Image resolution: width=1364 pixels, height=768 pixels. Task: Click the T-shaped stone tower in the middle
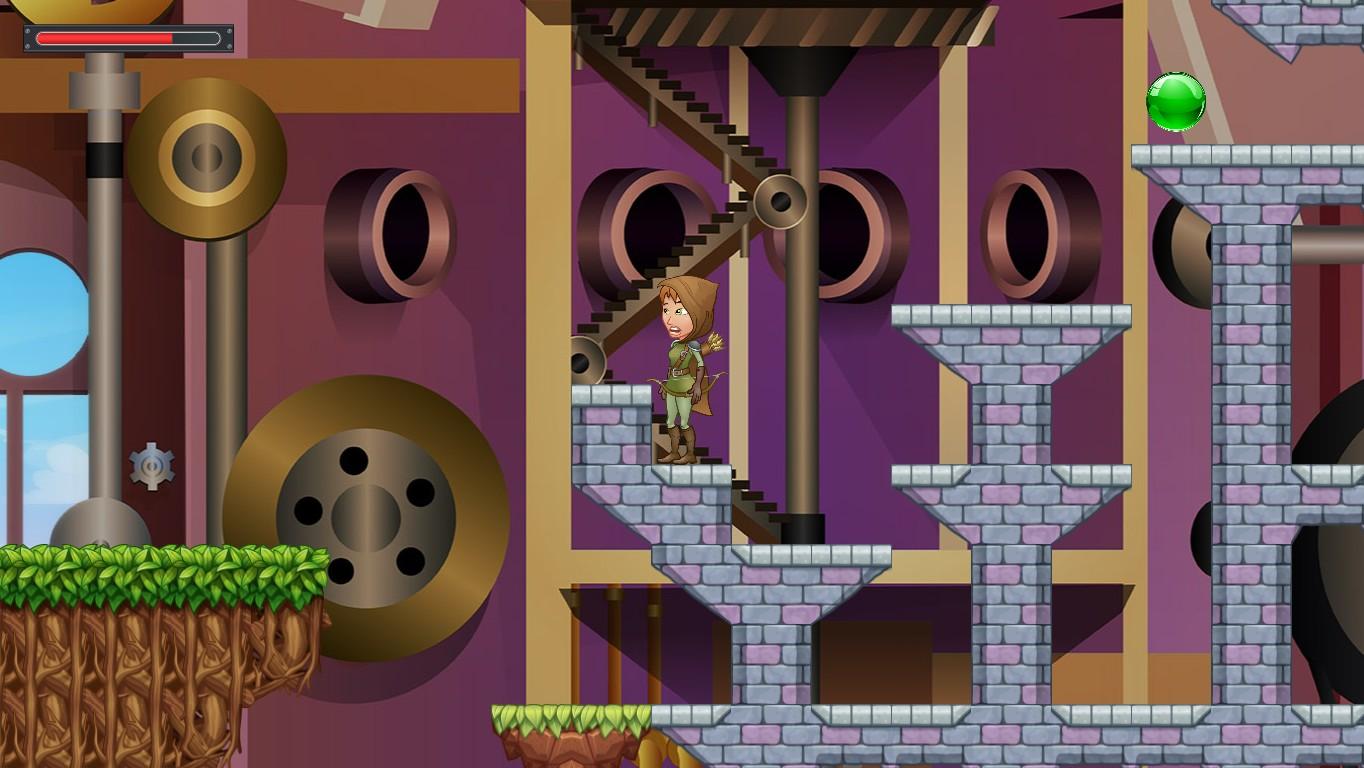tap(1010, 380)
